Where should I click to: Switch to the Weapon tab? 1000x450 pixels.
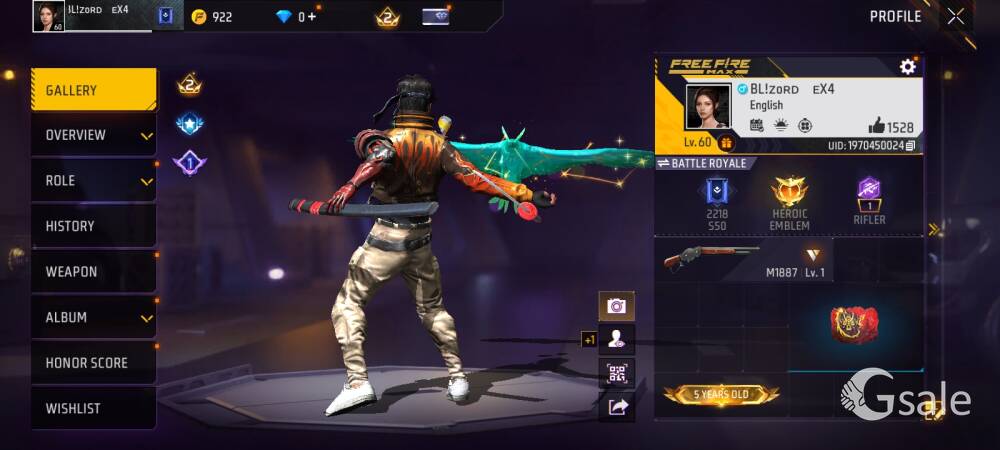(93, 272)
